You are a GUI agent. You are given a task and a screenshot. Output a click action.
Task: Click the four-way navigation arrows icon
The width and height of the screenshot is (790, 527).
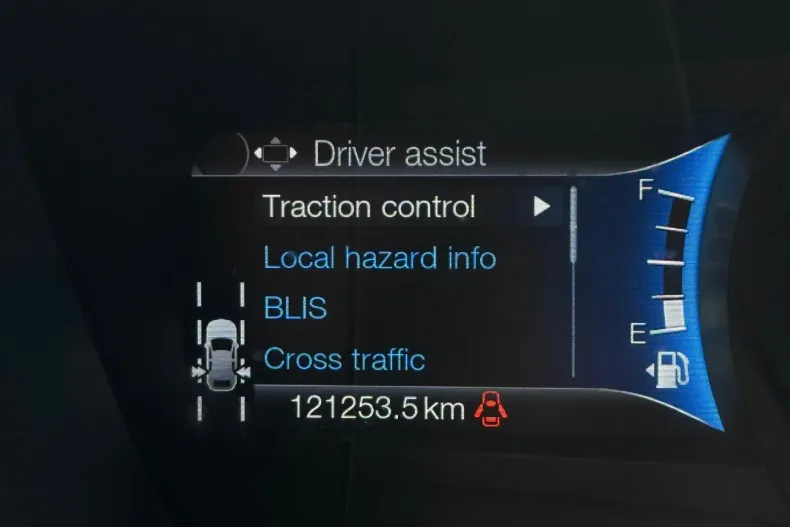pyautogui.click(x=275, y=153)
